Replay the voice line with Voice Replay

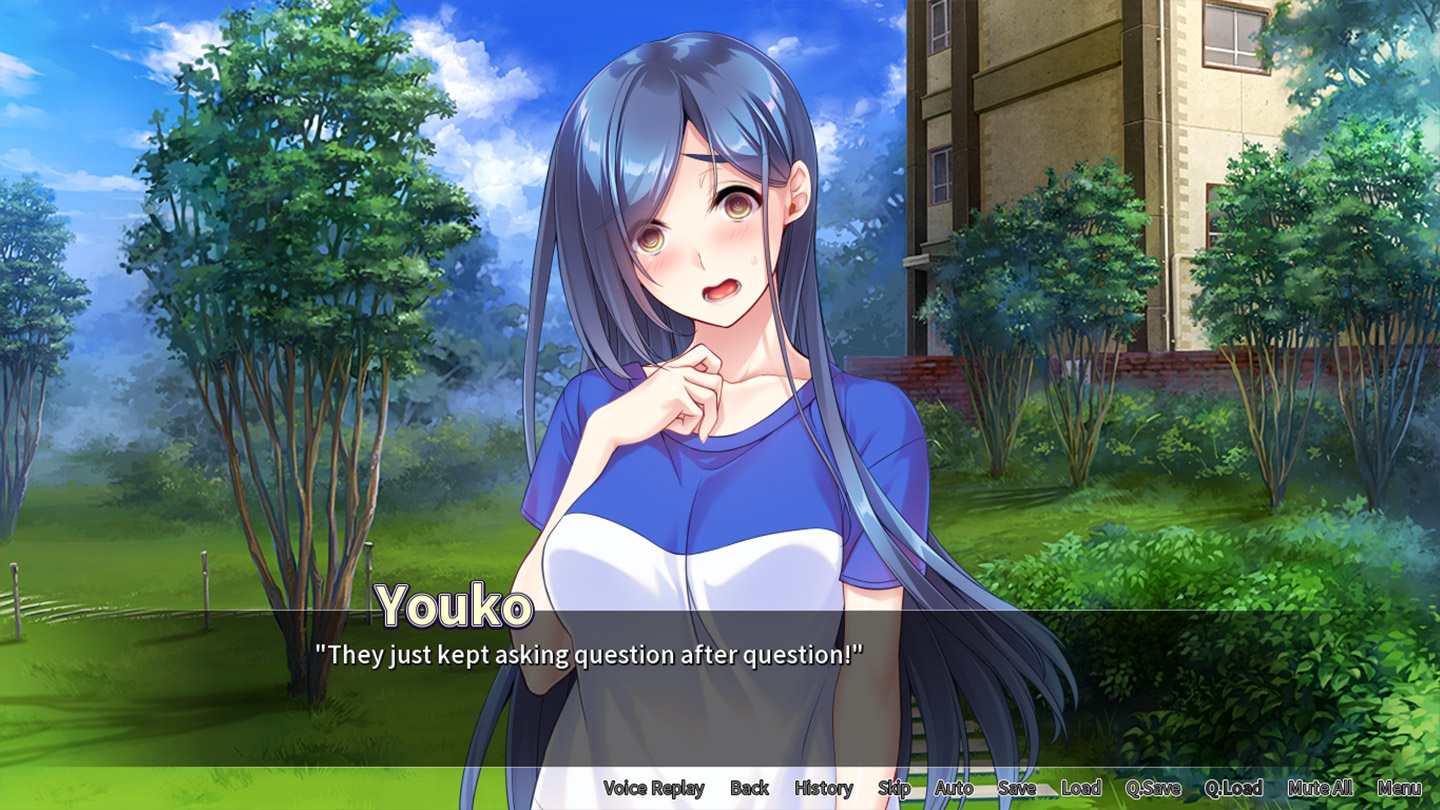tap(654, 788)
